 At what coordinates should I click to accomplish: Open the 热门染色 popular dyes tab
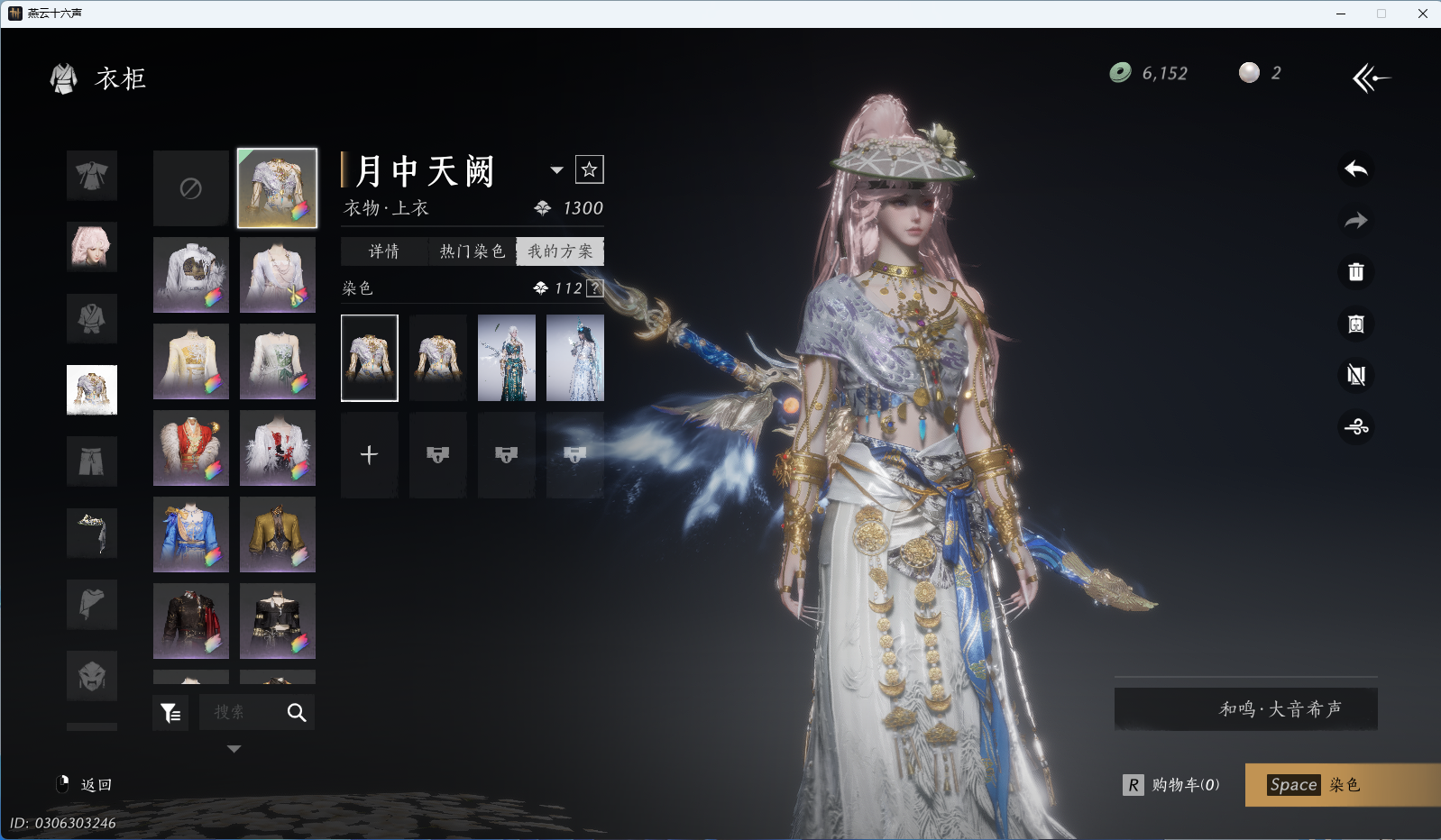472,251
